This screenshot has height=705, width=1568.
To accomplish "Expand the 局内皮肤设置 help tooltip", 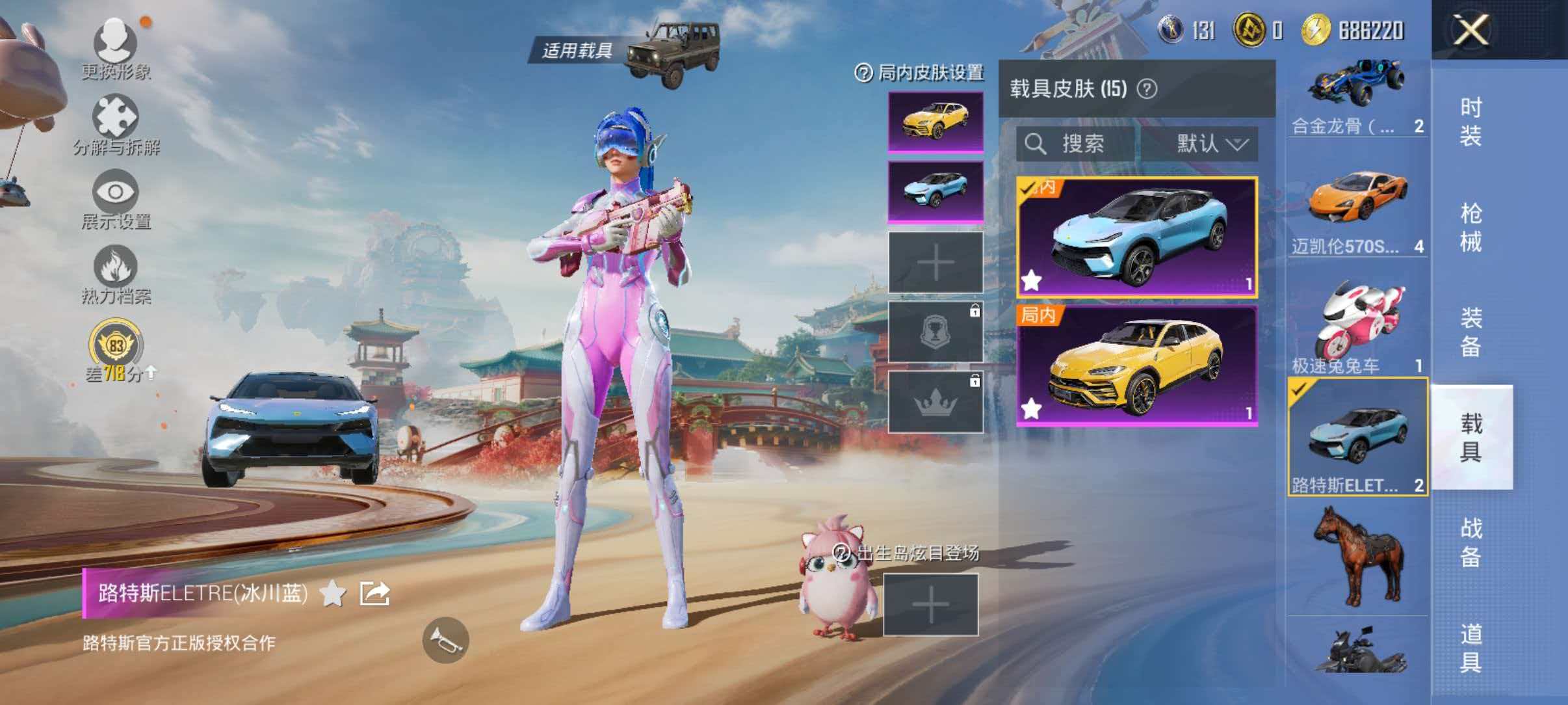I will click(x=863, y=73).
